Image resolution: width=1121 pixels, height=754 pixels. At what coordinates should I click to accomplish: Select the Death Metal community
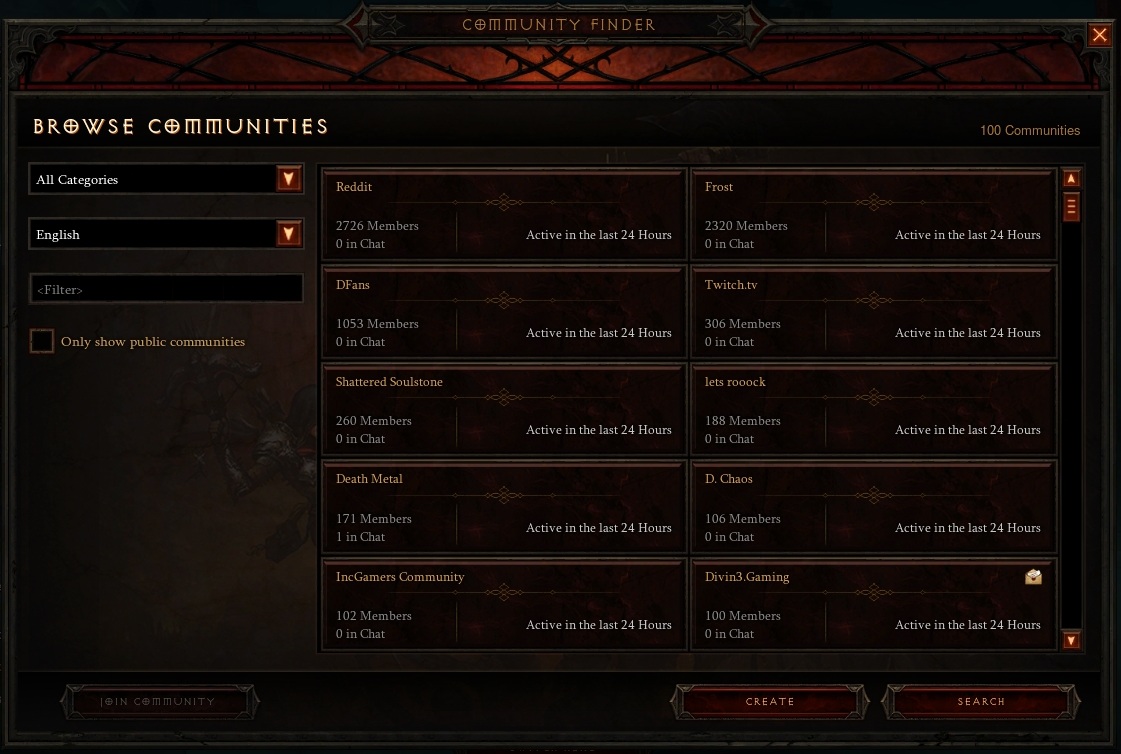click(503, 508)
